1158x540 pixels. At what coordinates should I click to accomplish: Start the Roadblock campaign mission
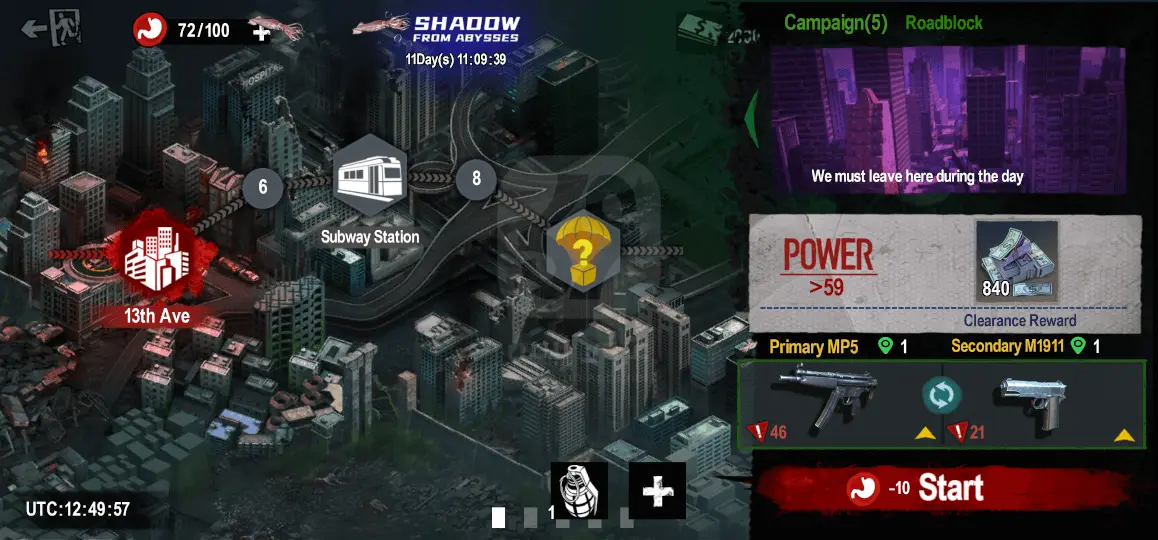pyautogui.click(x=948, y=488)
